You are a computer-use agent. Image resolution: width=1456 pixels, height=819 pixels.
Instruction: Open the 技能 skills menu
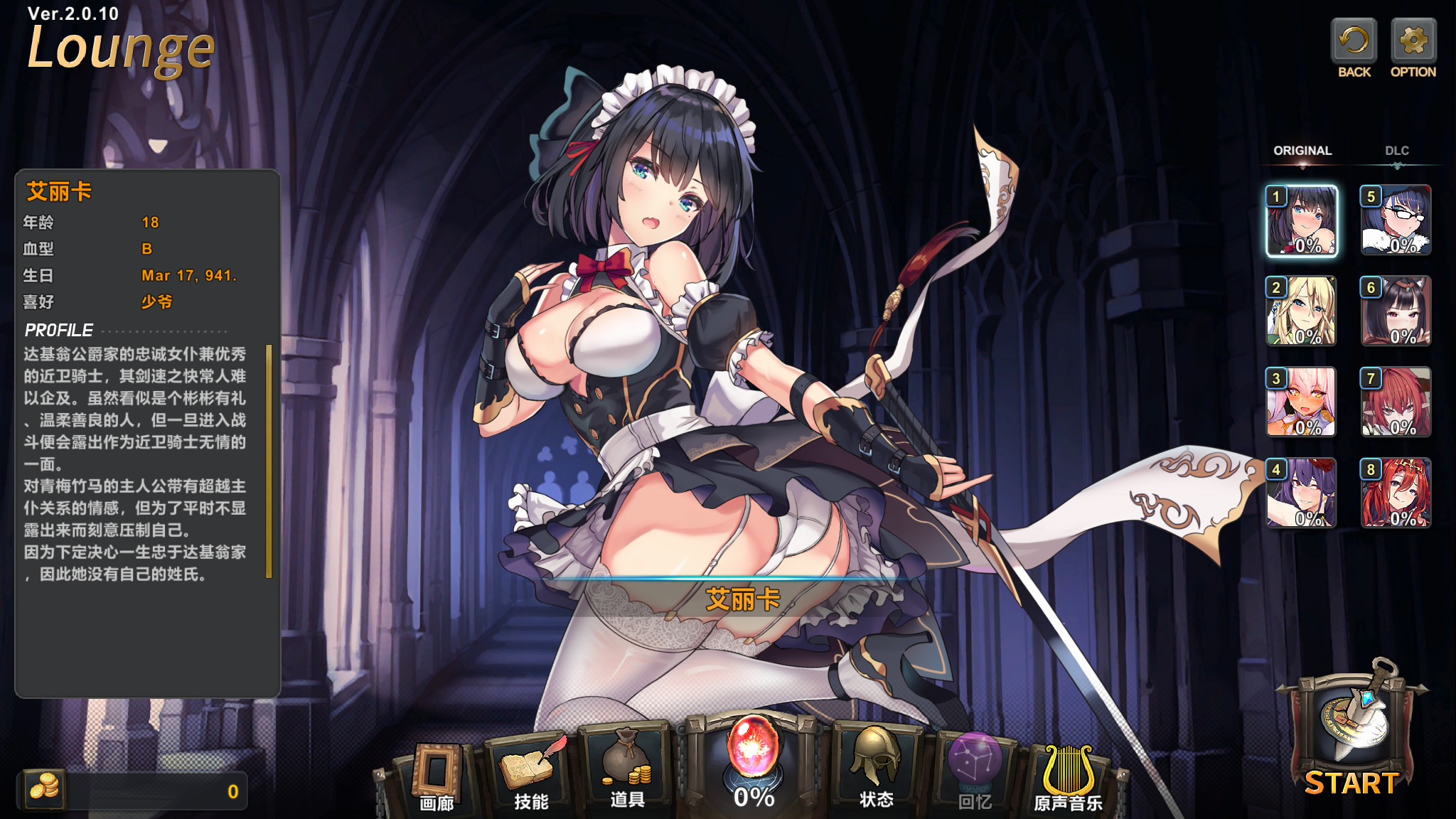pyautogui.click(x=531, y=775)
